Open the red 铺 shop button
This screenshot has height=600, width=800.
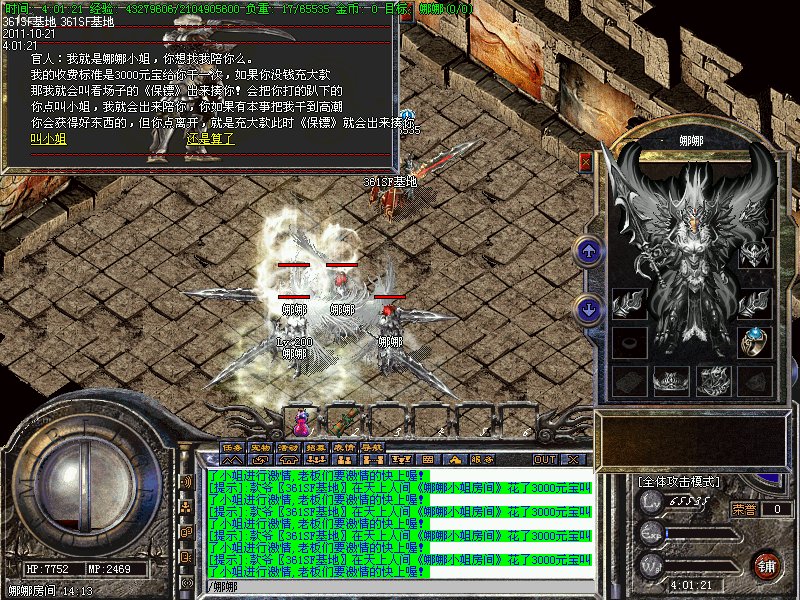pyautogui.click(x=767, y=564)
